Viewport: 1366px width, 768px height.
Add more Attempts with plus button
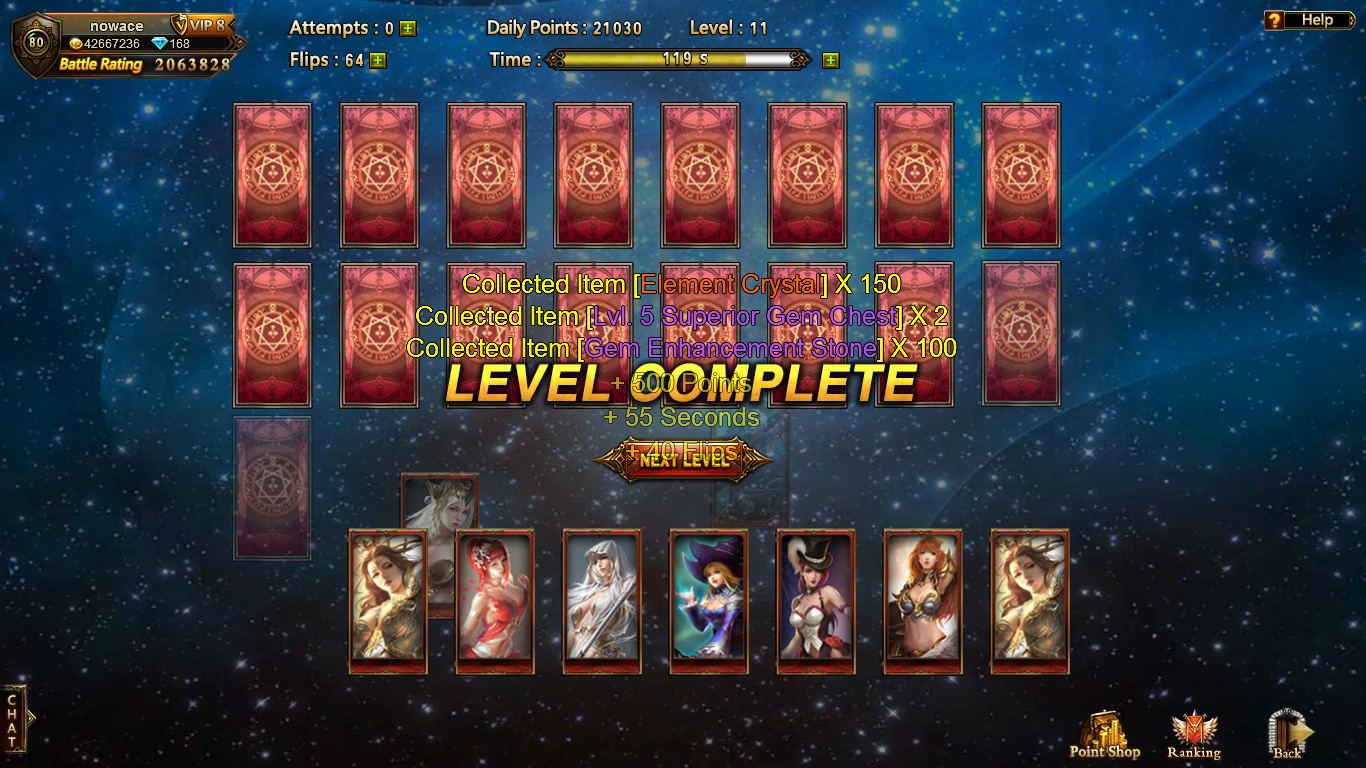[408, 29]
